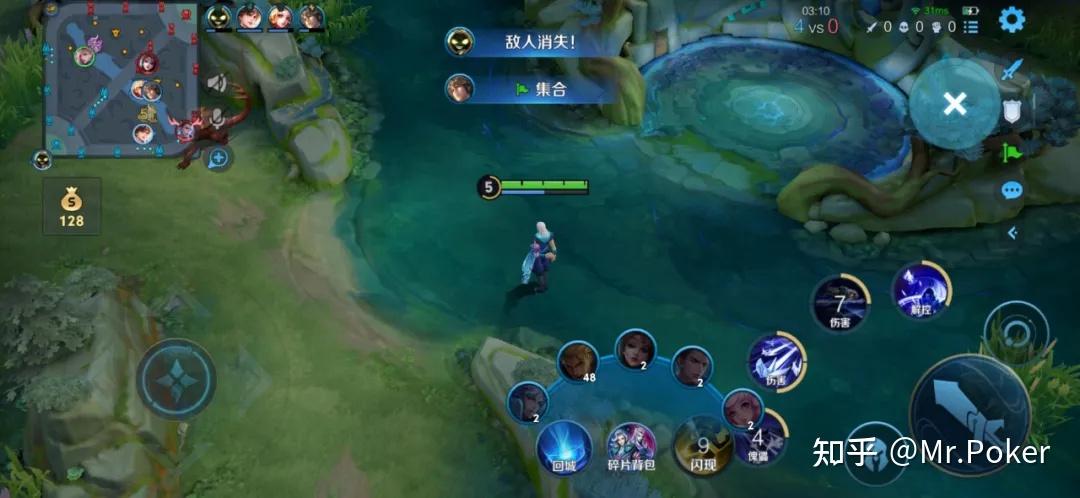Image resolution: width=1080 pixels, height=498 pixels.
Task: Open the shop via gold 128
Action: tap(72, 206)
